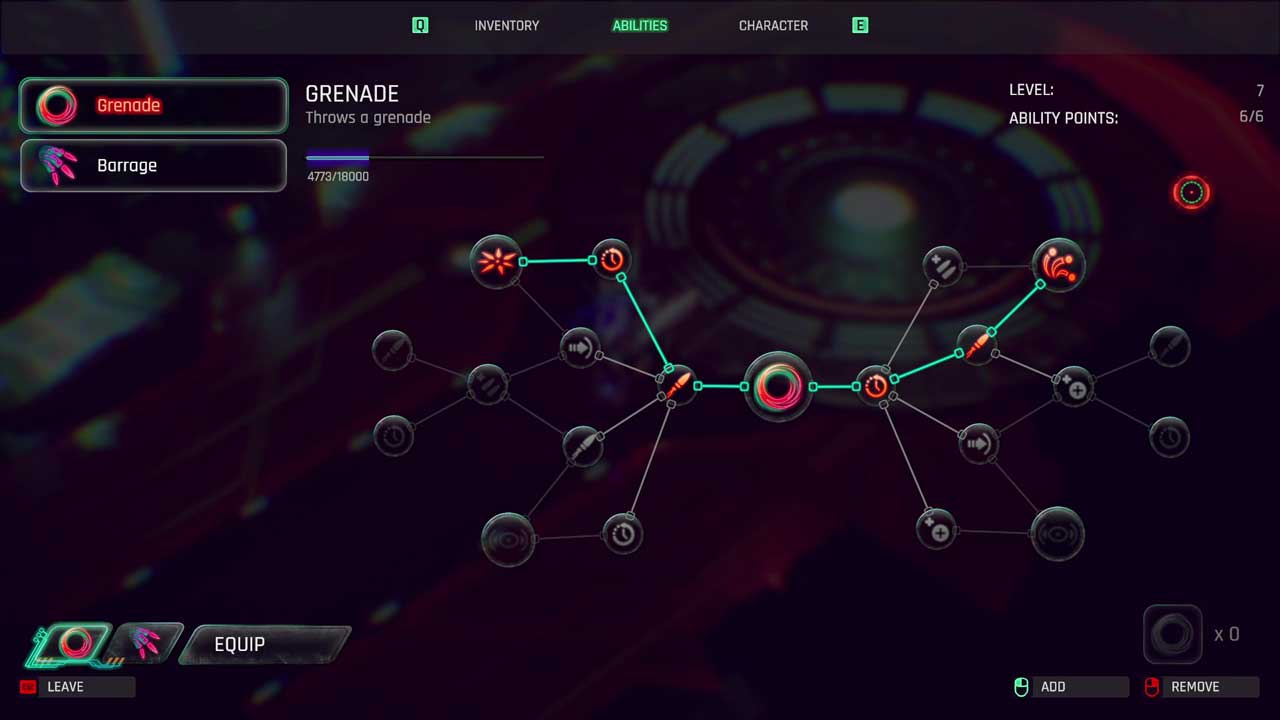Choose the equipped barrage slot beside Equip
The image size is (1280, 720).
coord(146,644)
